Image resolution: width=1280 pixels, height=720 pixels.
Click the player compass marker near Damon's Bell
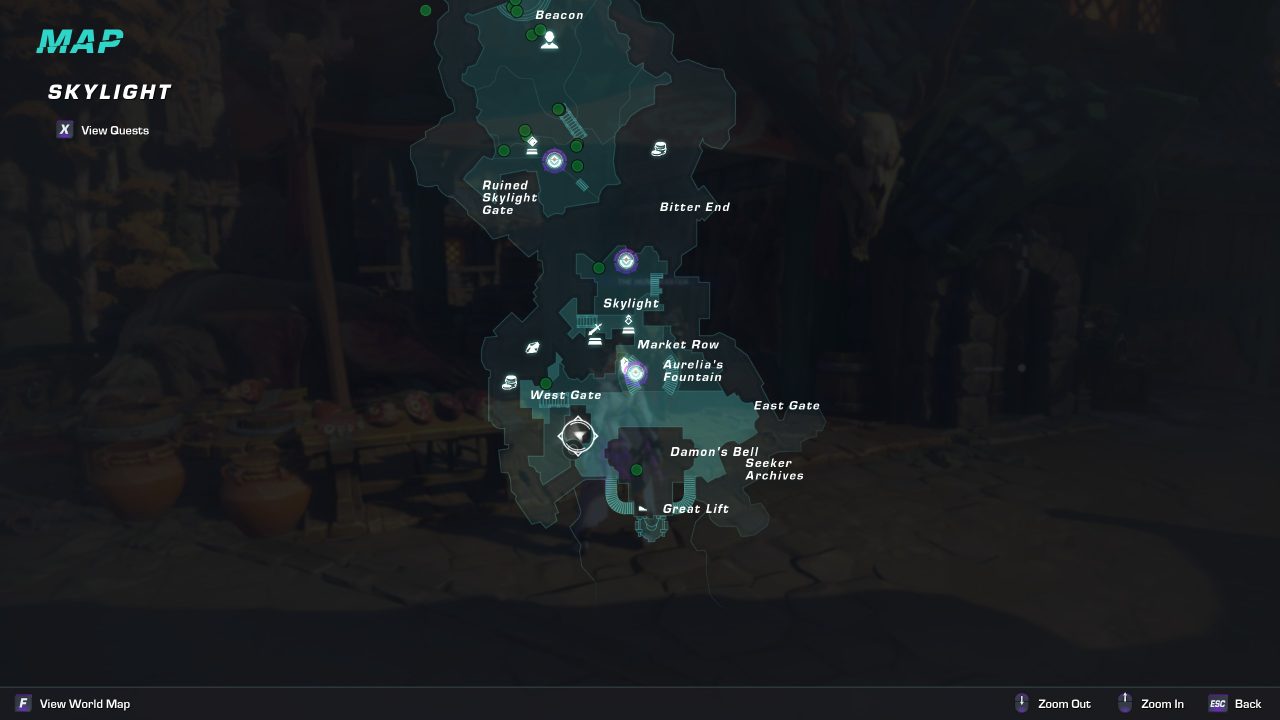(578, 436)
